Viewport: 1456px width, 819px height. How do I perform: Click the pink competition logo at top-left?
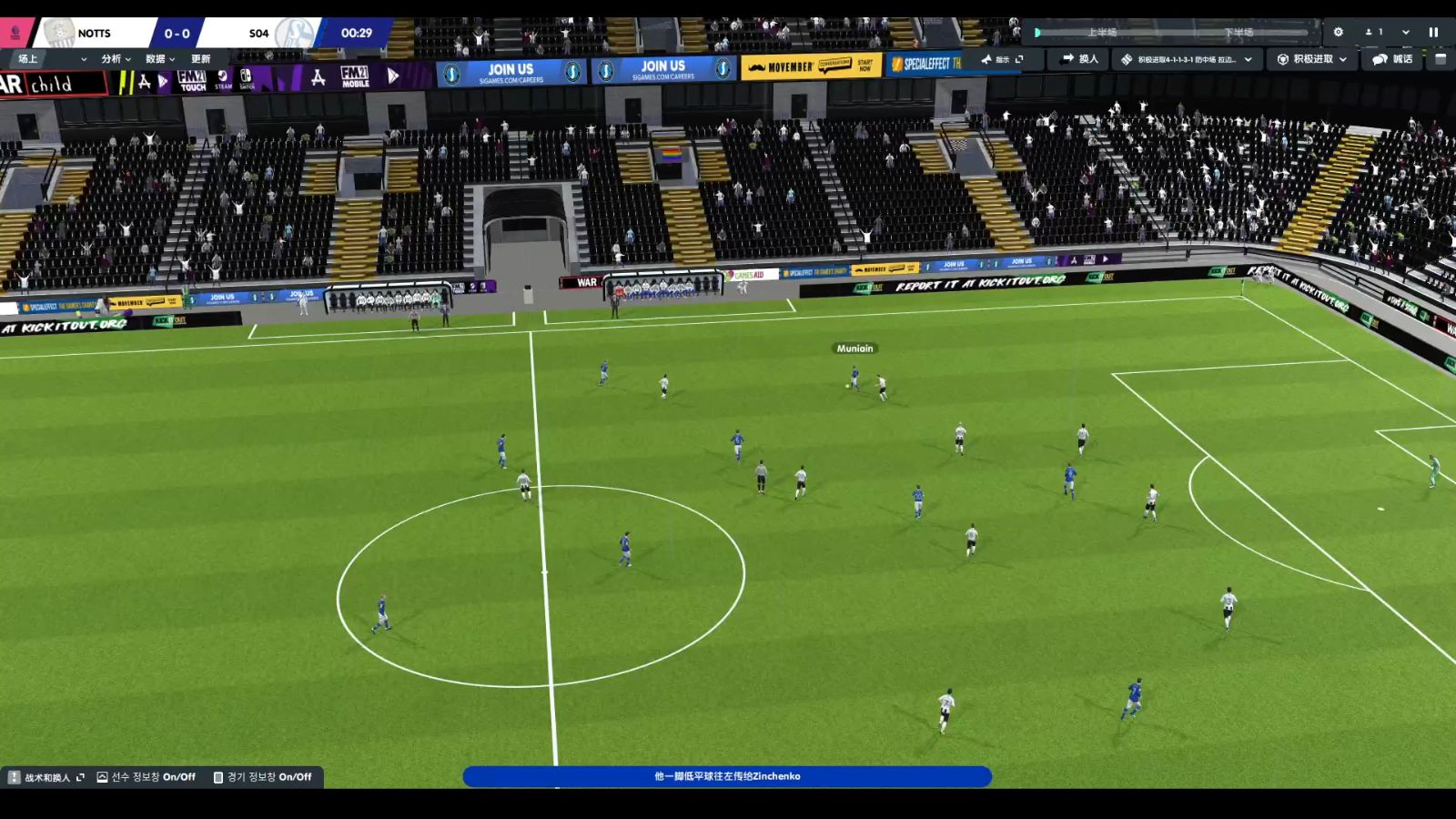pyautogui.click(x=15, y=33)
